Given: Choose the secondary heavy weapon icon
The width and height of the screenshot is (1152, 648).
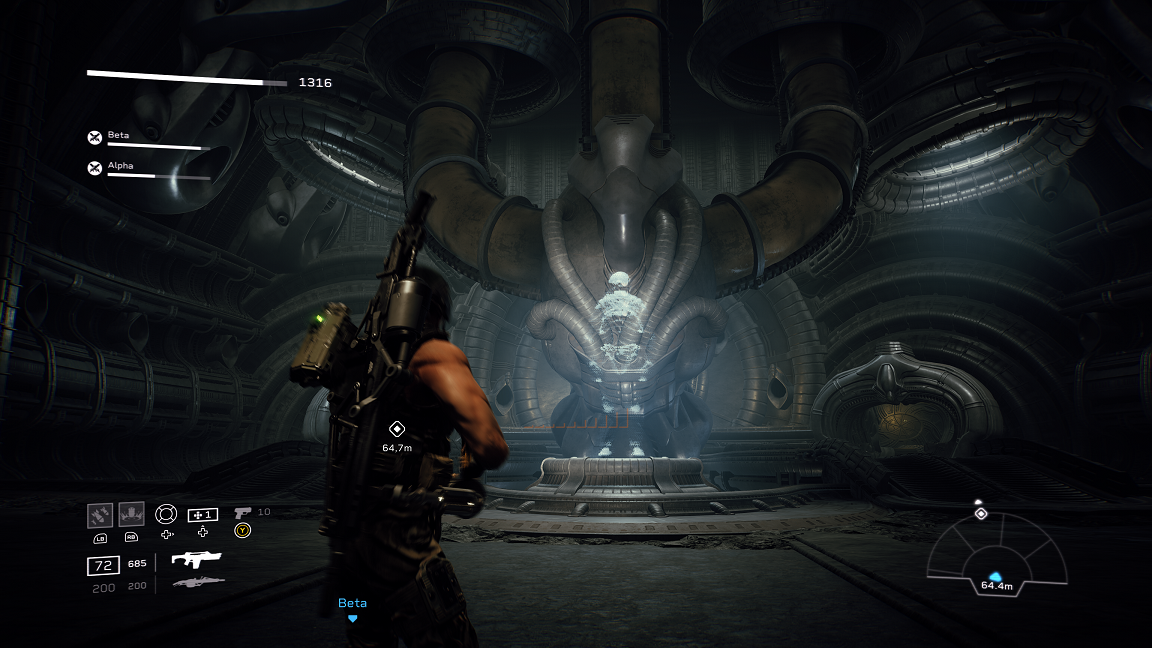Looking at the screenshot, I should [197, 582].
